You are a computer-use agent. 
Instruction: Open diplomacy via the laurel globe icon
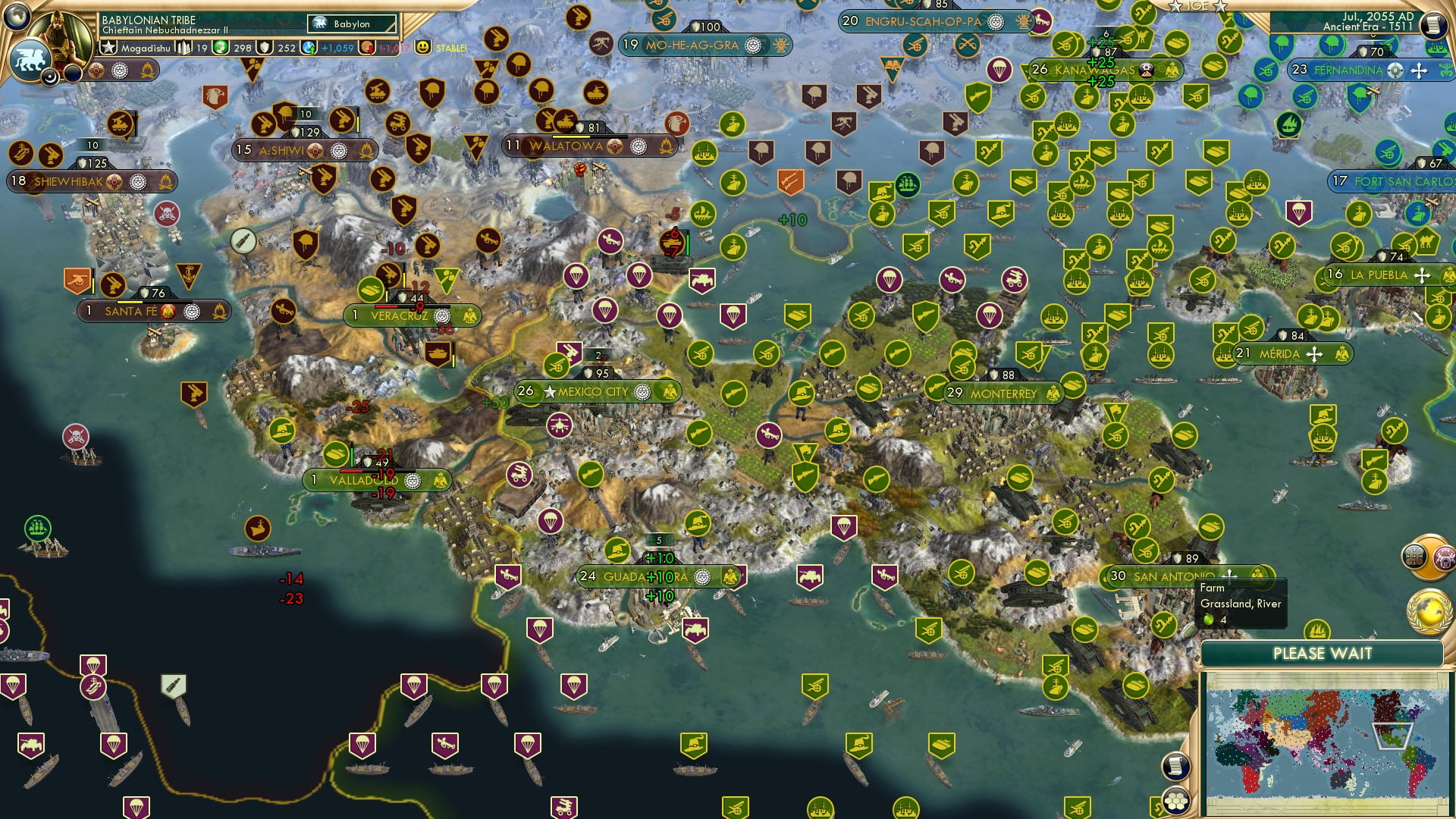click(x=1430, y=609)
